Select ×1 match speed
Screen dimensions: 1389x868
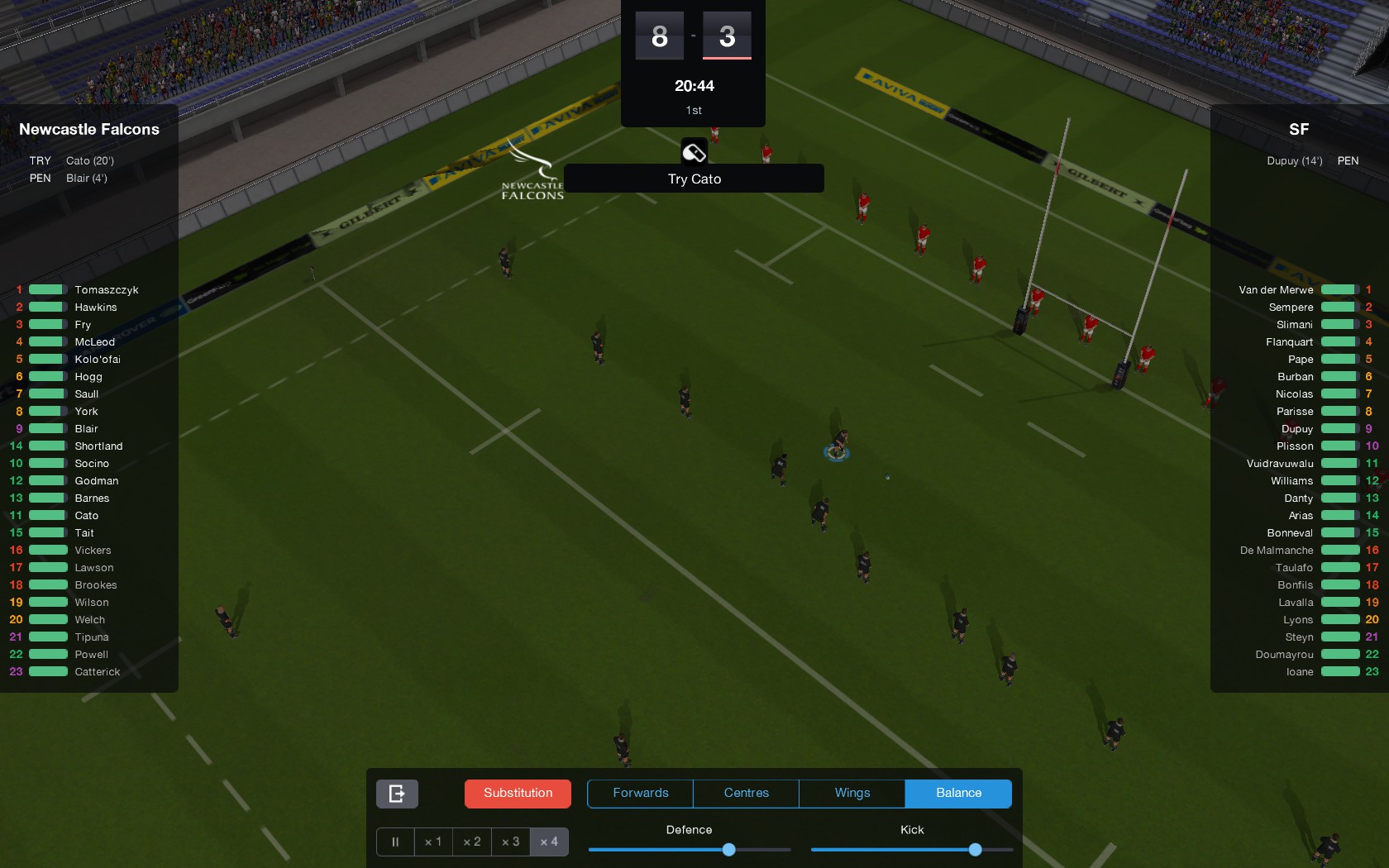(432, 842)
